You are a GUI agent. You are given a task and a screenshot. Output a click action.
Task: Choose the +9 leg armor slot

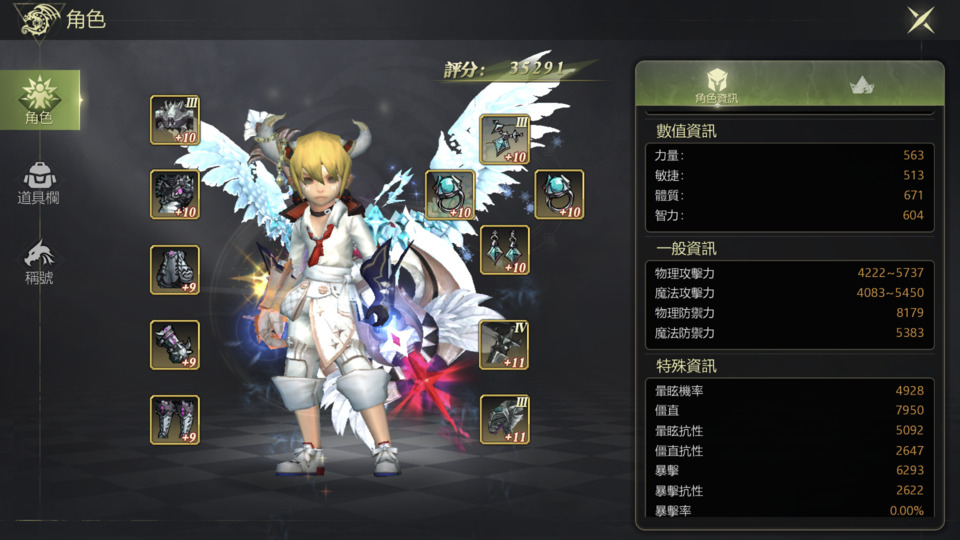(x=175, y=270)
